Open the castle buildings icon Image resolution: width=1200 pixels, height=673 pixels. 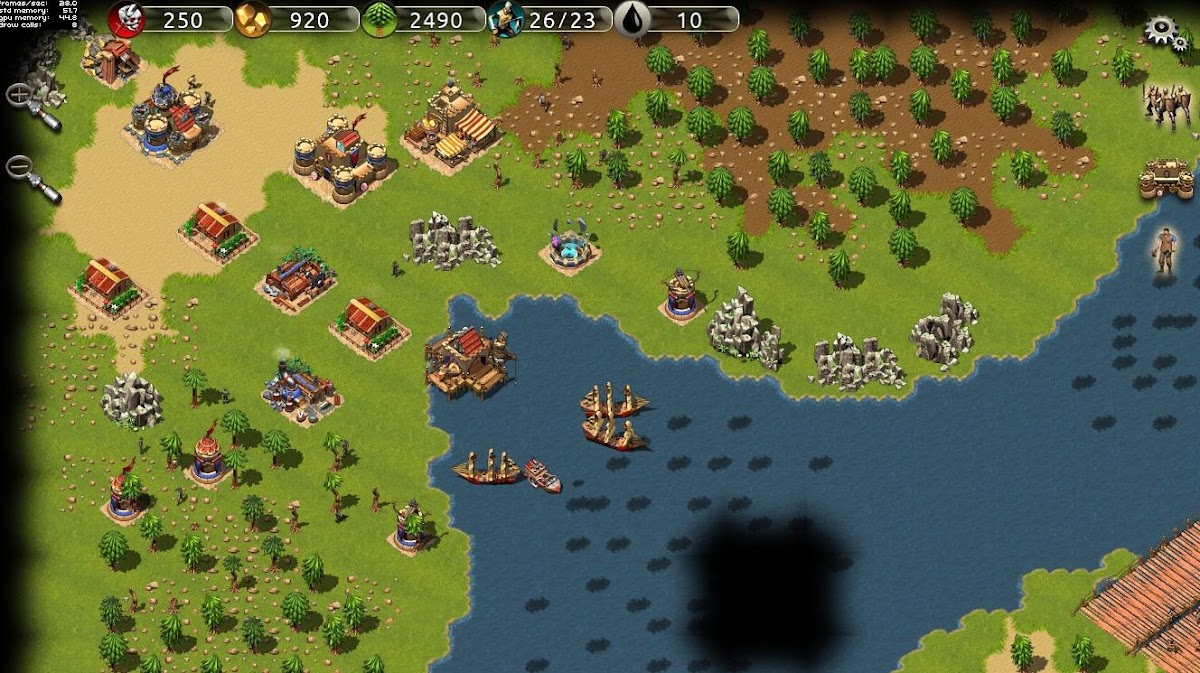(x=1166, y=179)
